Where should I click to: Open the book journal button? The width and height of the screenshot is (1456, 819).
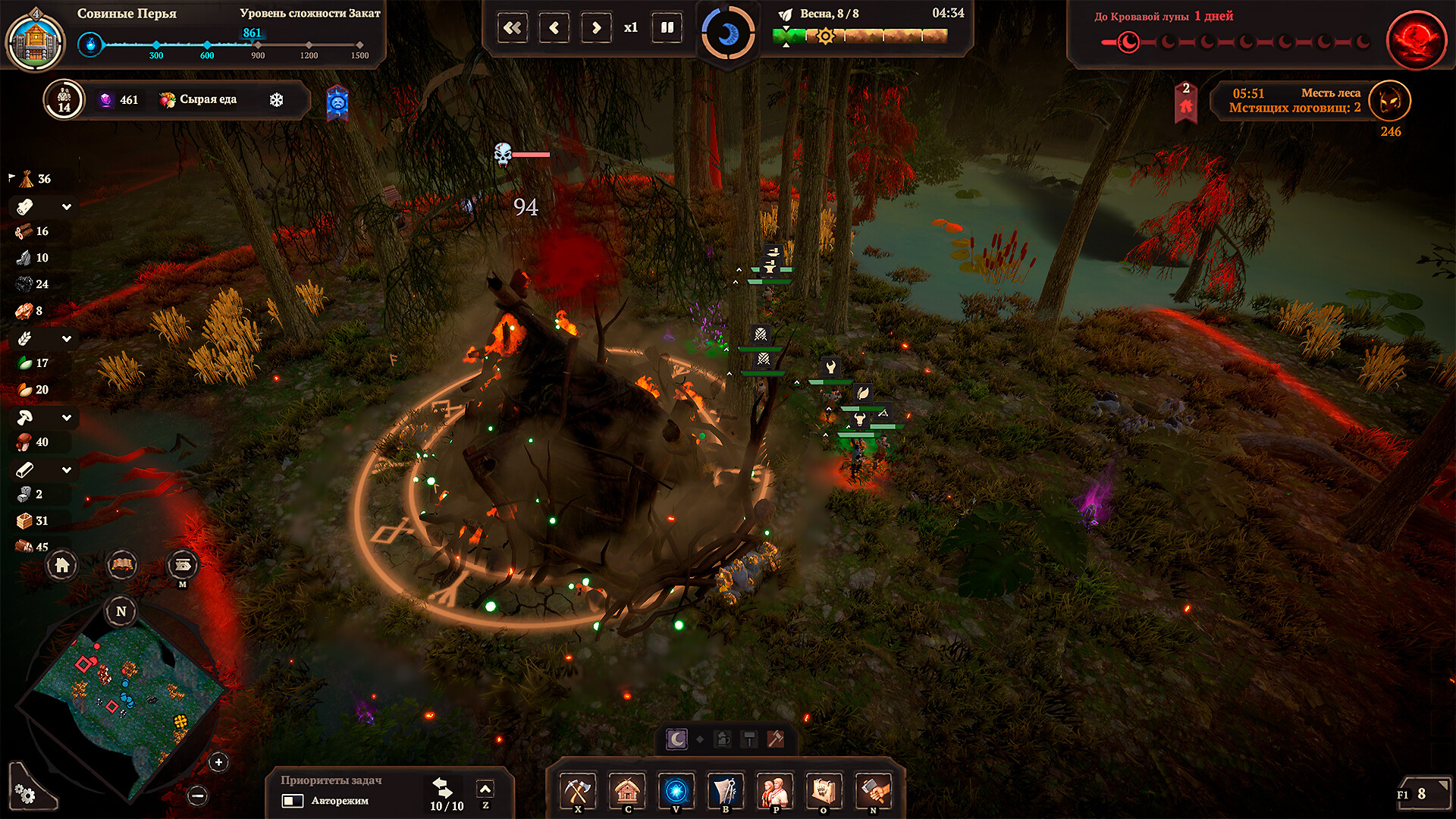122,565
